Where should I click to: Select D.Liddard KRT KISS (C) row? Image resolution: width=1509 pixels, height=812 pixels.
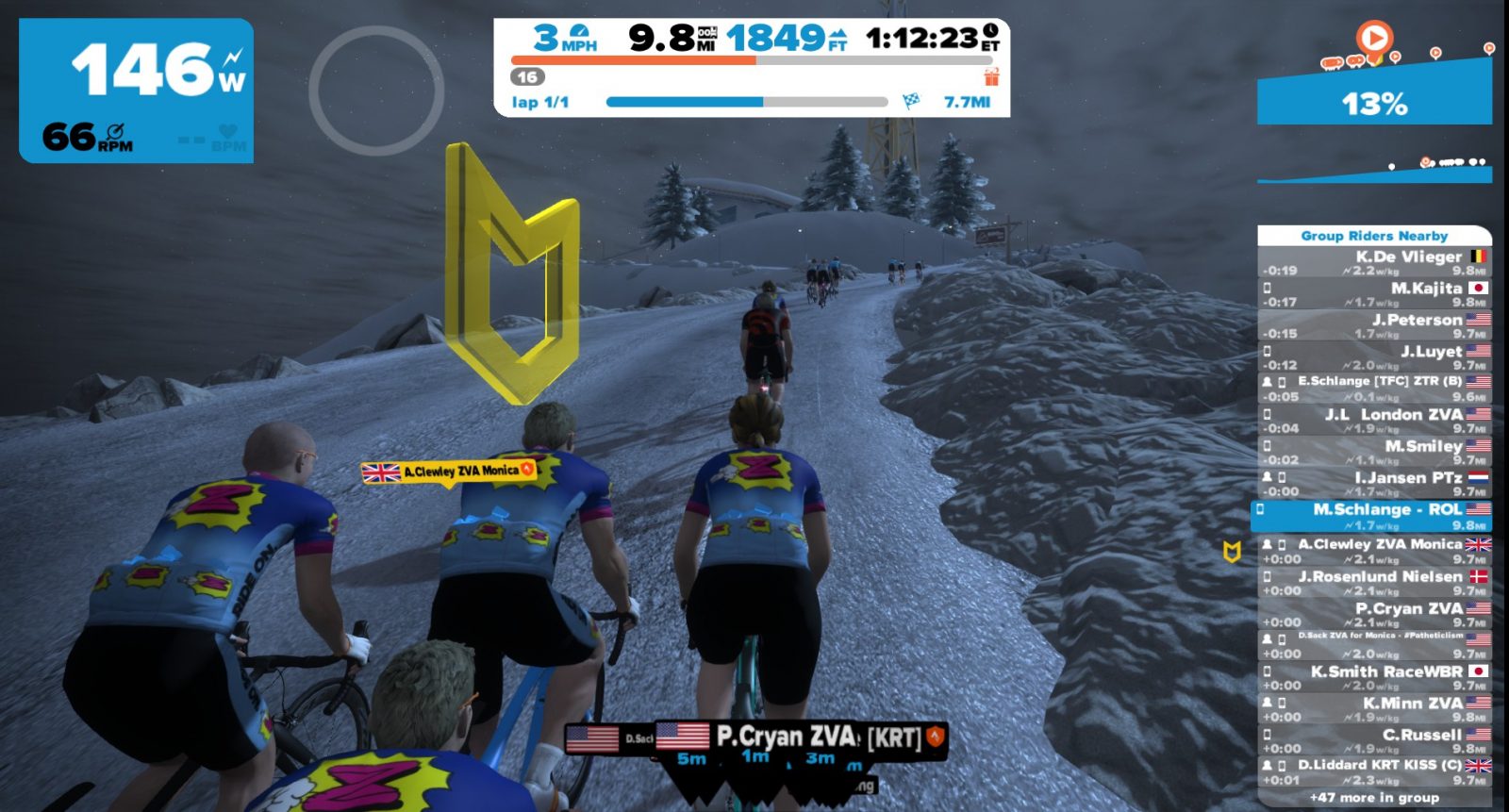[1374, 771]
